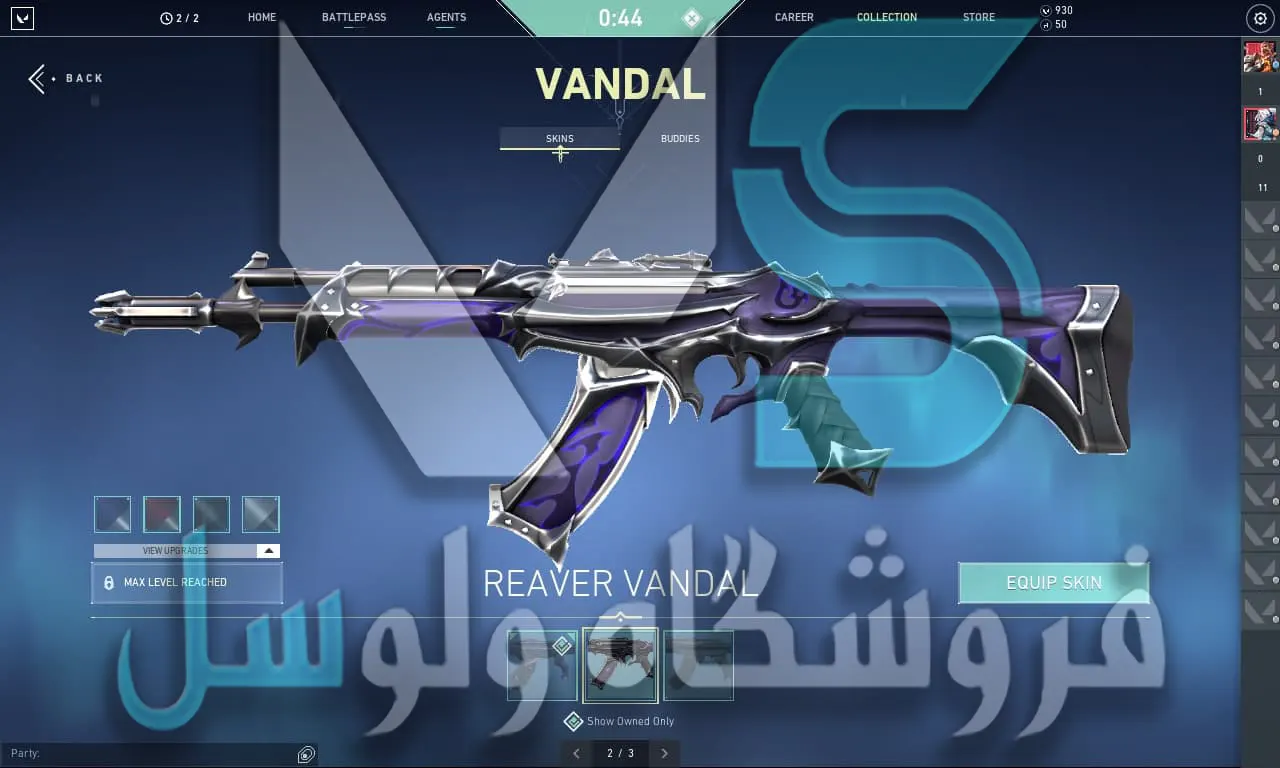Go to the next skins page

tap(664, 753)
